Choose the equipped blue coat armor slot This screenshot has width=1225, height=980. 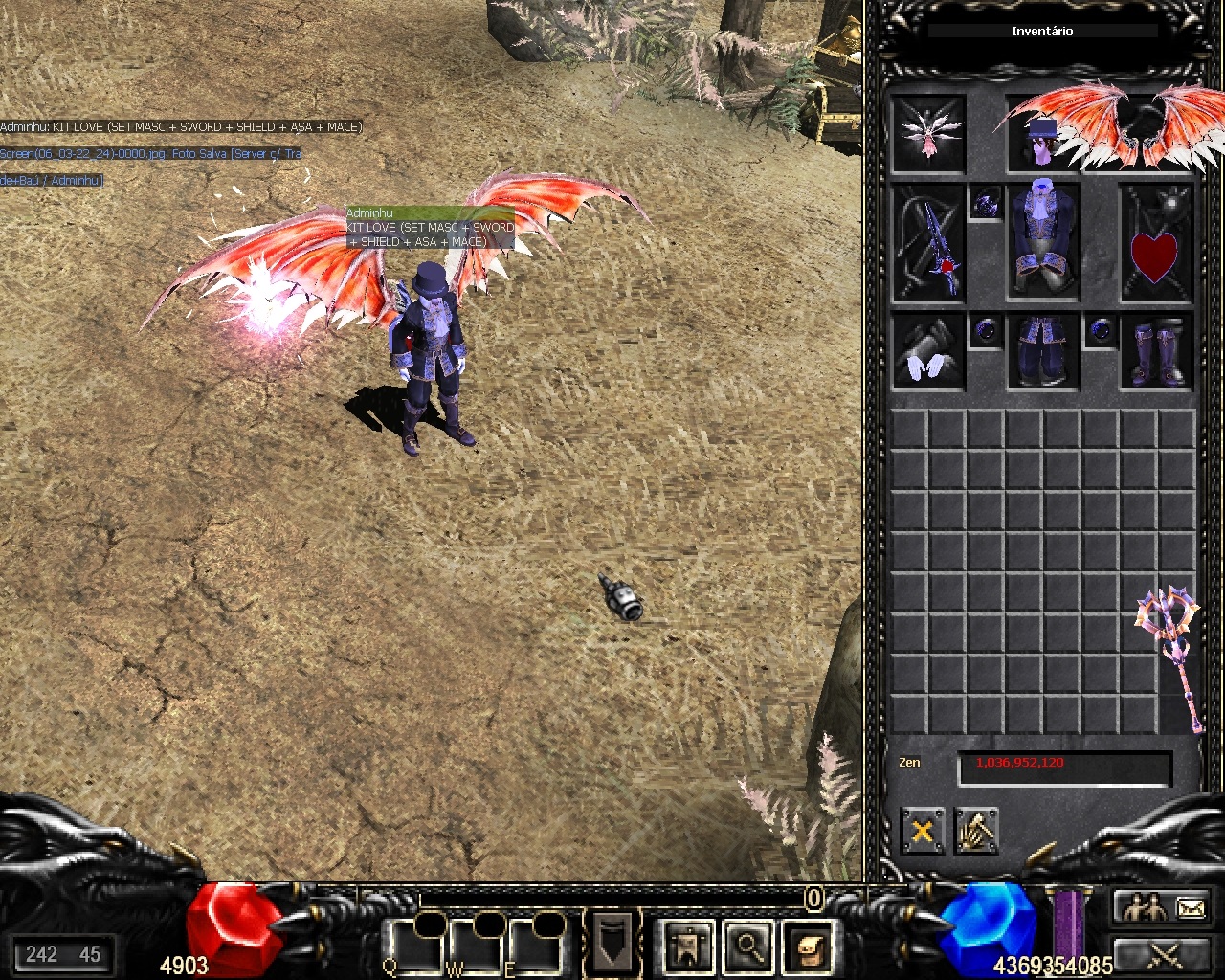point(1043,239)
